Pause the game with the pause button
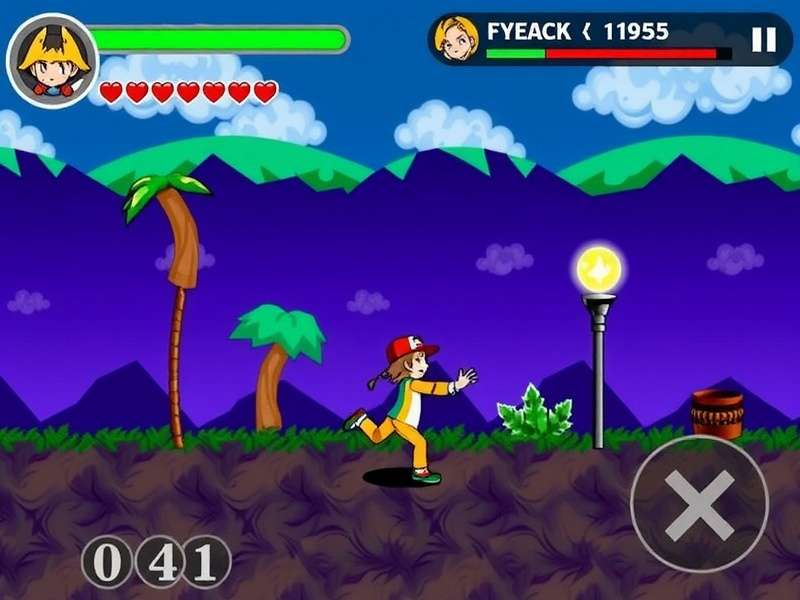The height and width of the screenshot is (600, 800). 763,39
